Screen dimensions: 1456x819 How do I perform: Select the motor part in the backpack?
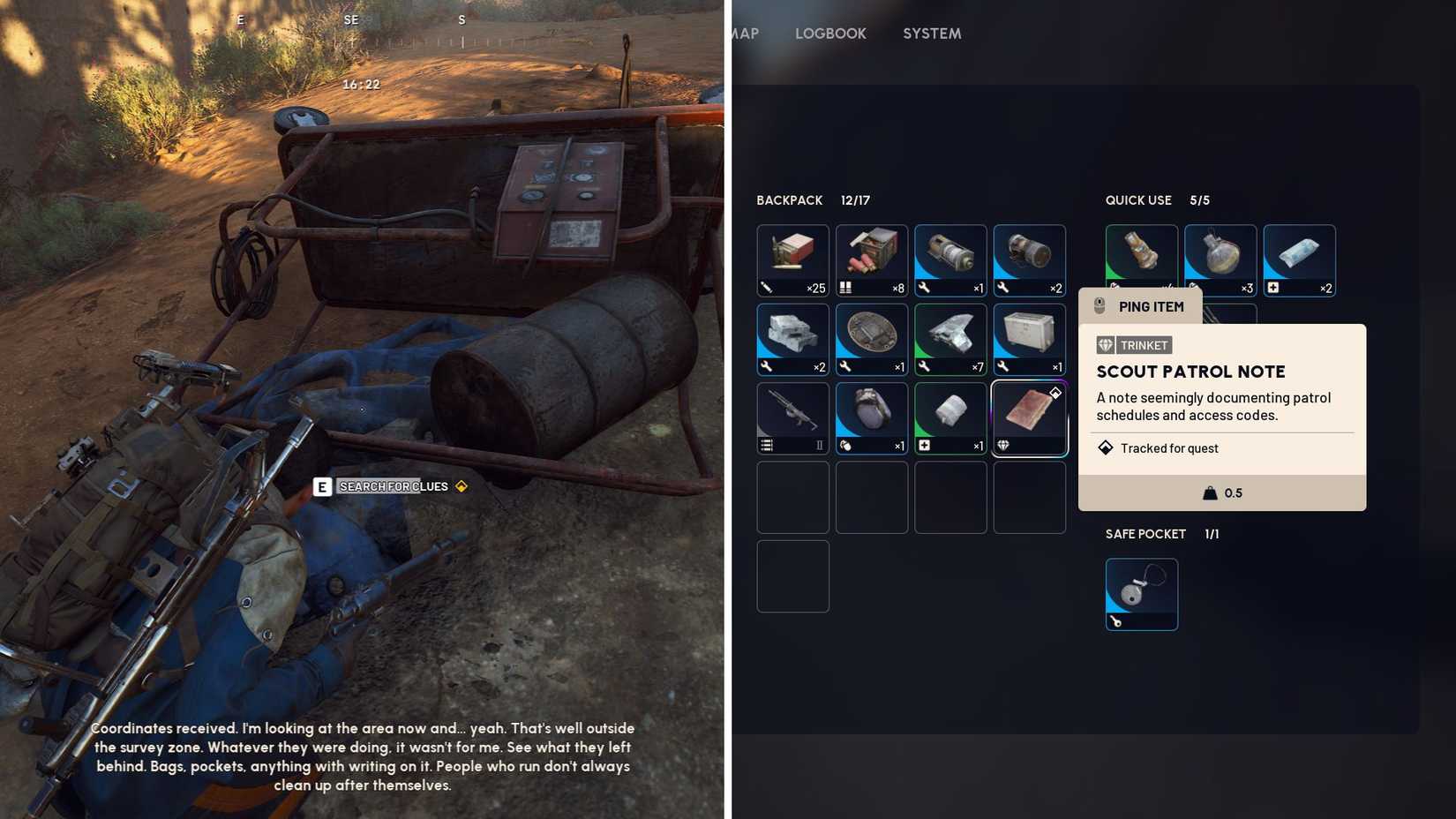pos(950,260)
